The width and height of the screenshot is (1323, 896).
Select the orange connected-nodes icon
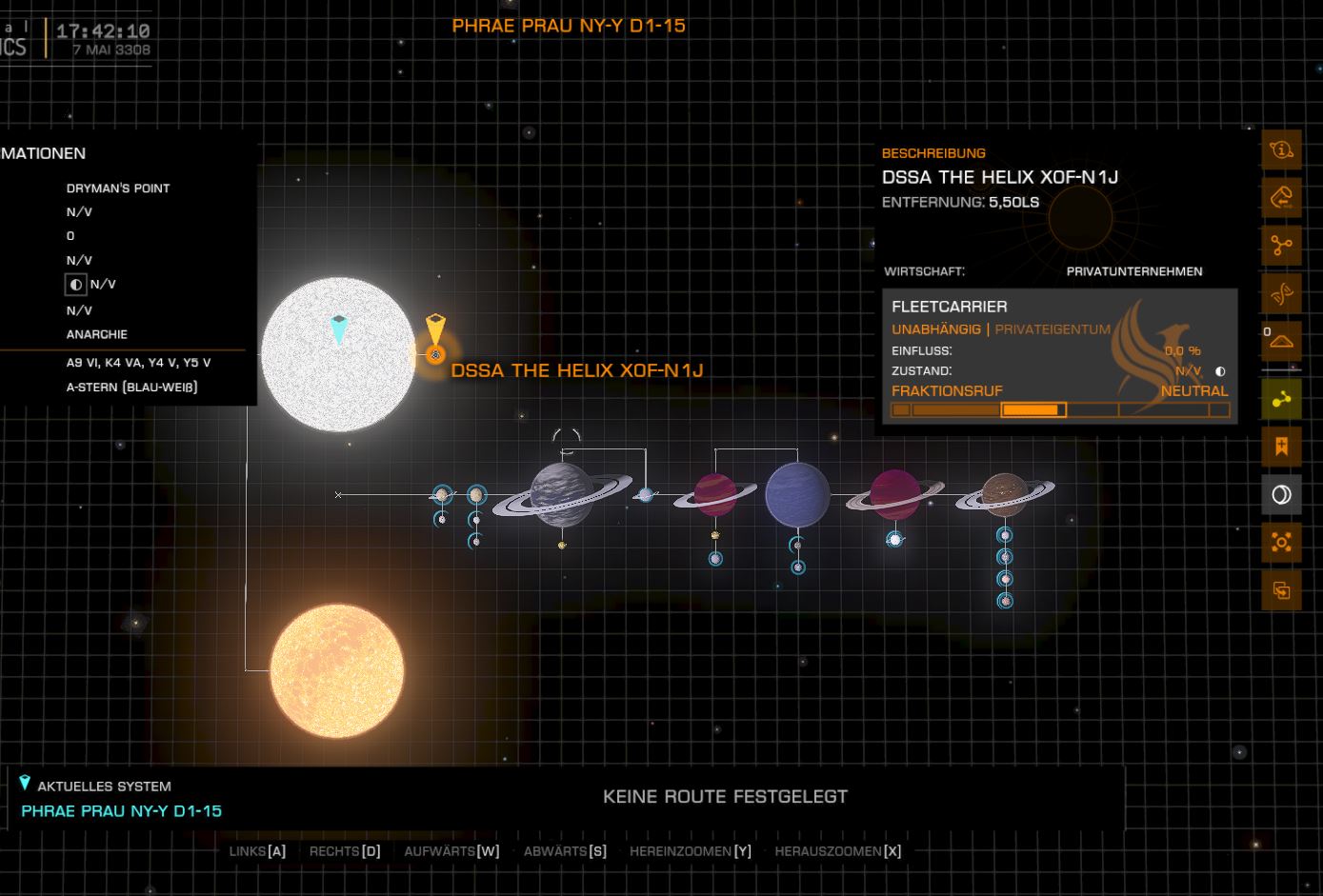pyautogui.click(x=1281, y=246)
